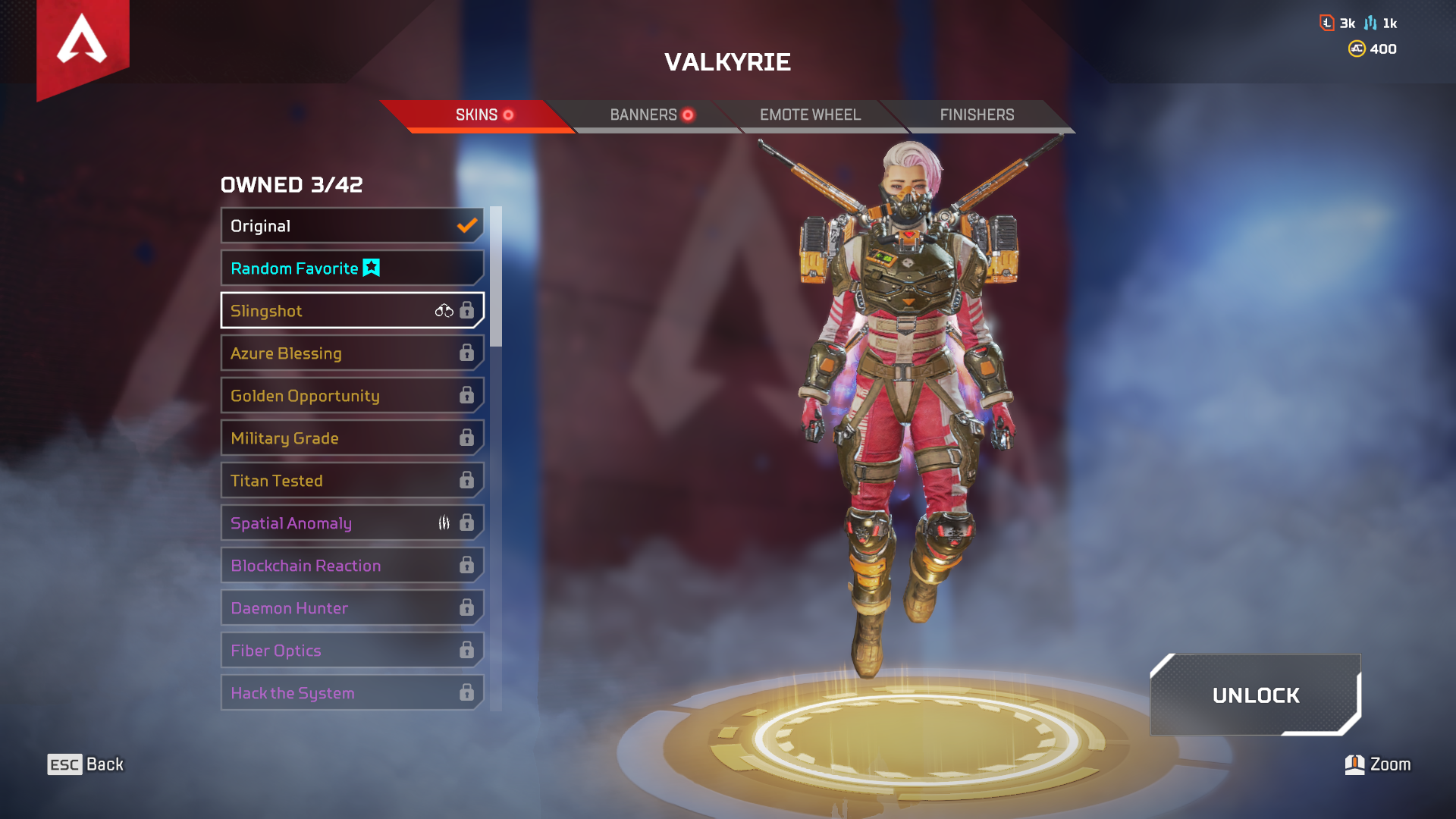Click the effect icon on Spatial Anomaly
Image resolution: width=1456 pixels, height=819 pixels.
(444, 522)
